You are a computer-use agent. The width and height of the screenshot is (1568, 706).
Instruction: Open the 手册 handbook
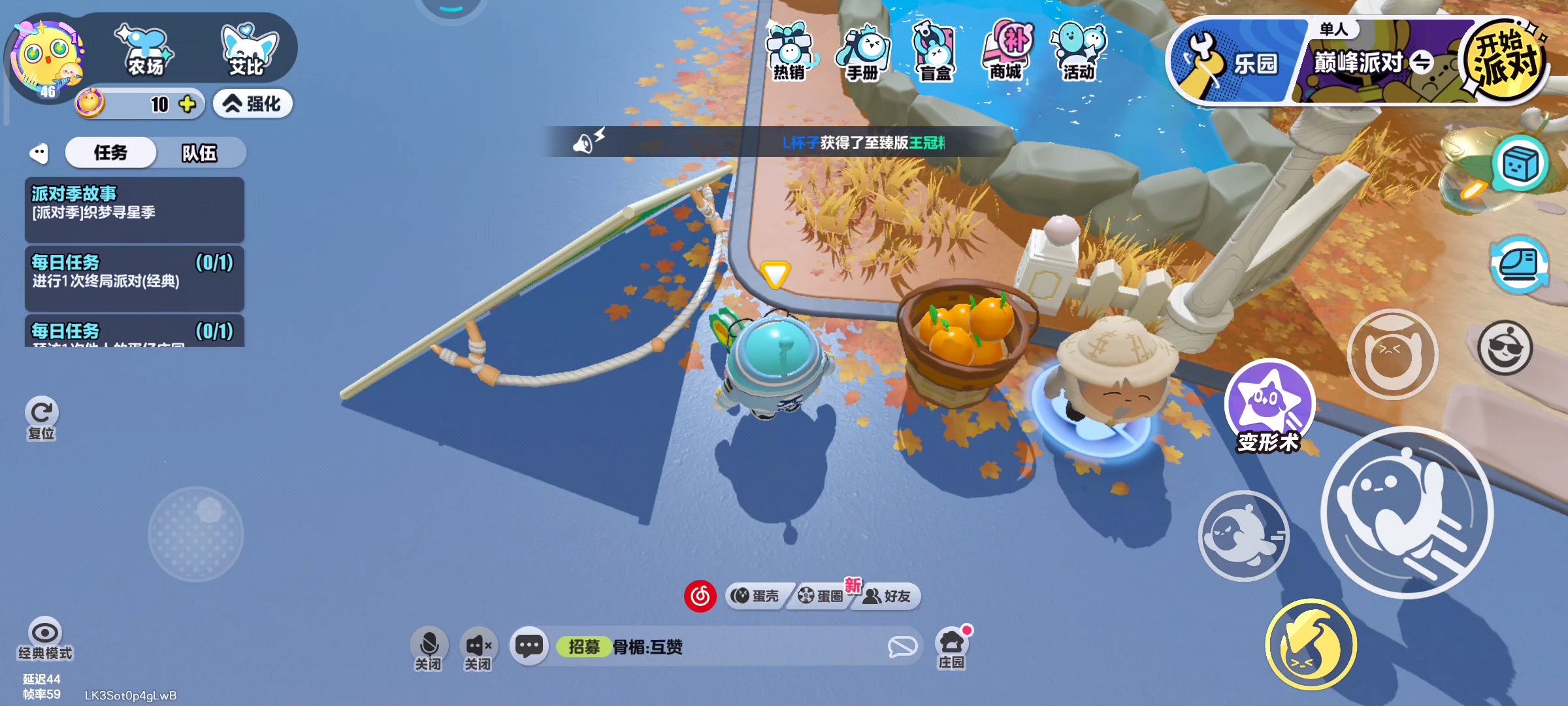coord(862,52)
